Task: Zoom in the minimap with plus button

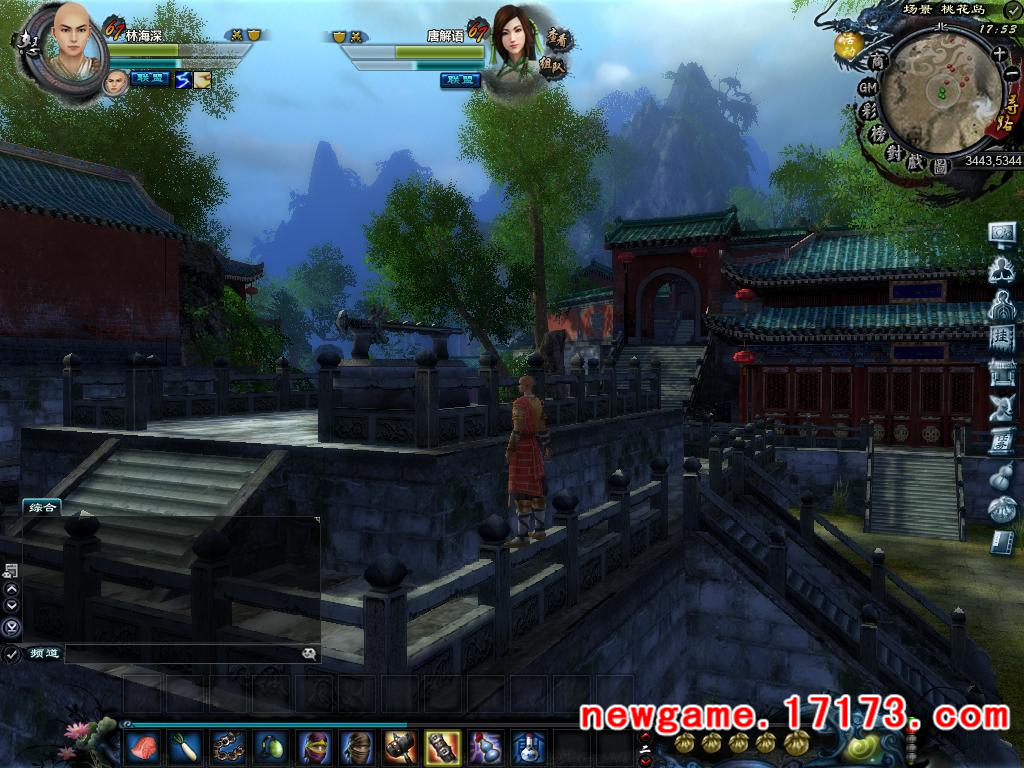Action: point(999,53)
